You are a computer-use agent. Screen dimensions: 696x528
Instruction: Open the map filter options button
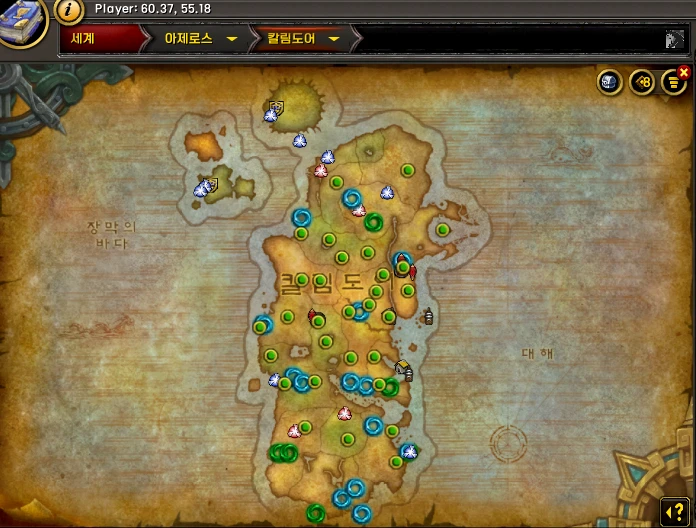670,82
